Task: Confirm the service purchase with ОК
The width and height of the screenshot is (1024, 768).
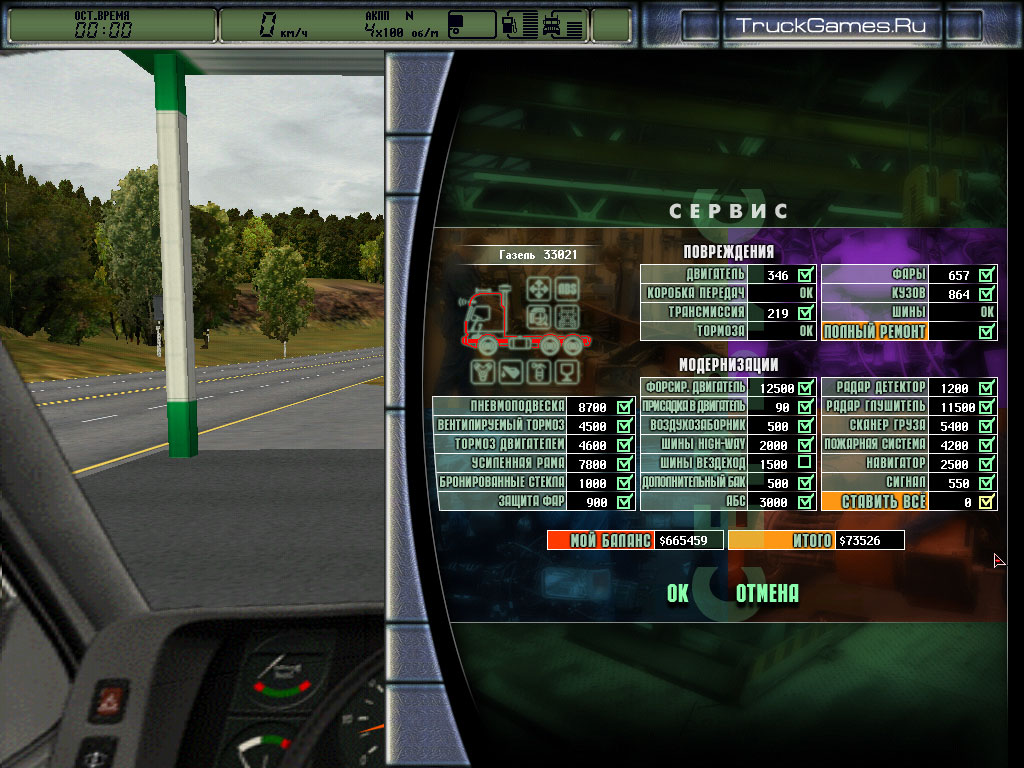Action: point(678,594)
